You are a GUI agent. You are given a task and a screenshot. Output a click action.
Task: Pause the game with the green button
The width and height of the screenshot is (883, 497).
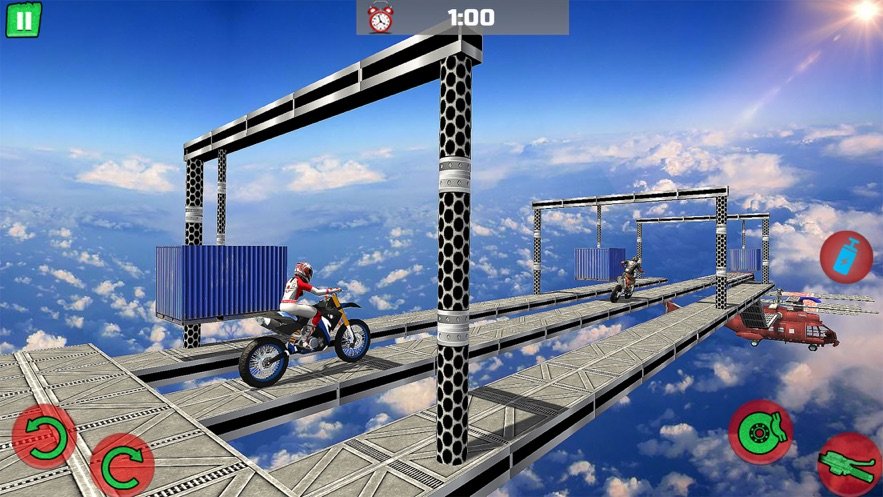[x=23, y=19]
